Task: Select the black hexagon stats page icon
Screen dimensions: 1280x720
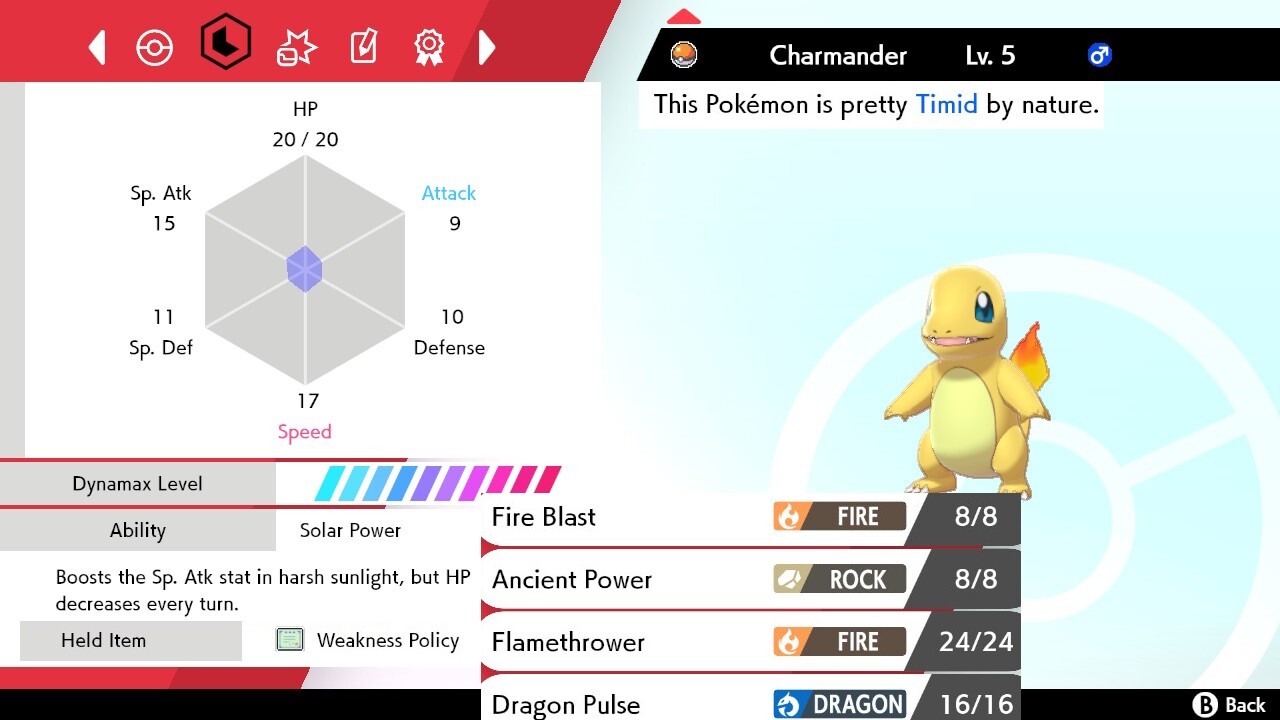Action: tap(226, 44)
